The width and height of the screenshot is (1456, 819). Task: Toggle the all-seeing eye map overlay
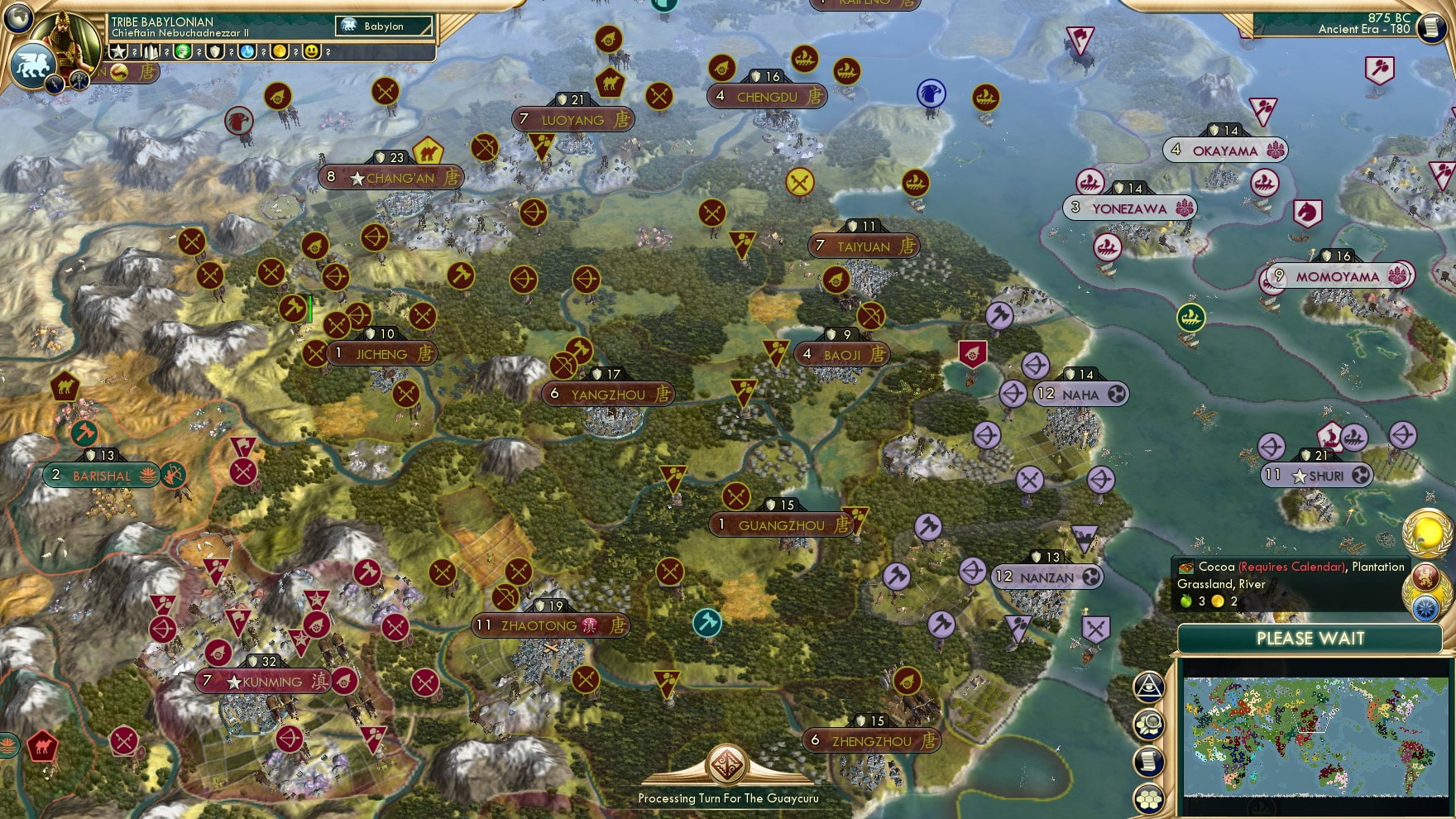[1148, 685]
